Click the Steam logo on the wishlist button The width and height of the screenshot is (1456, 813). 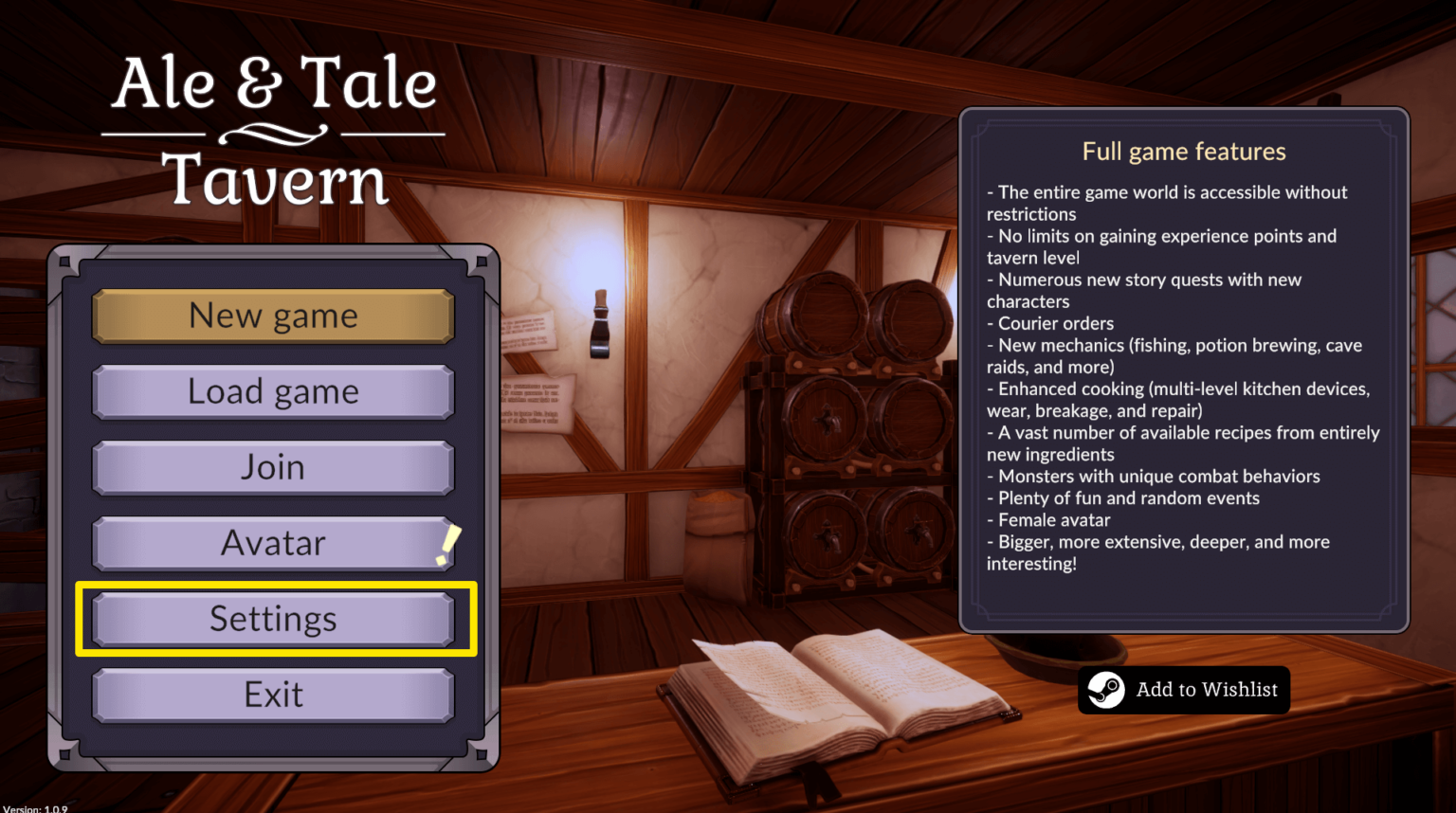pos(1105,690)
